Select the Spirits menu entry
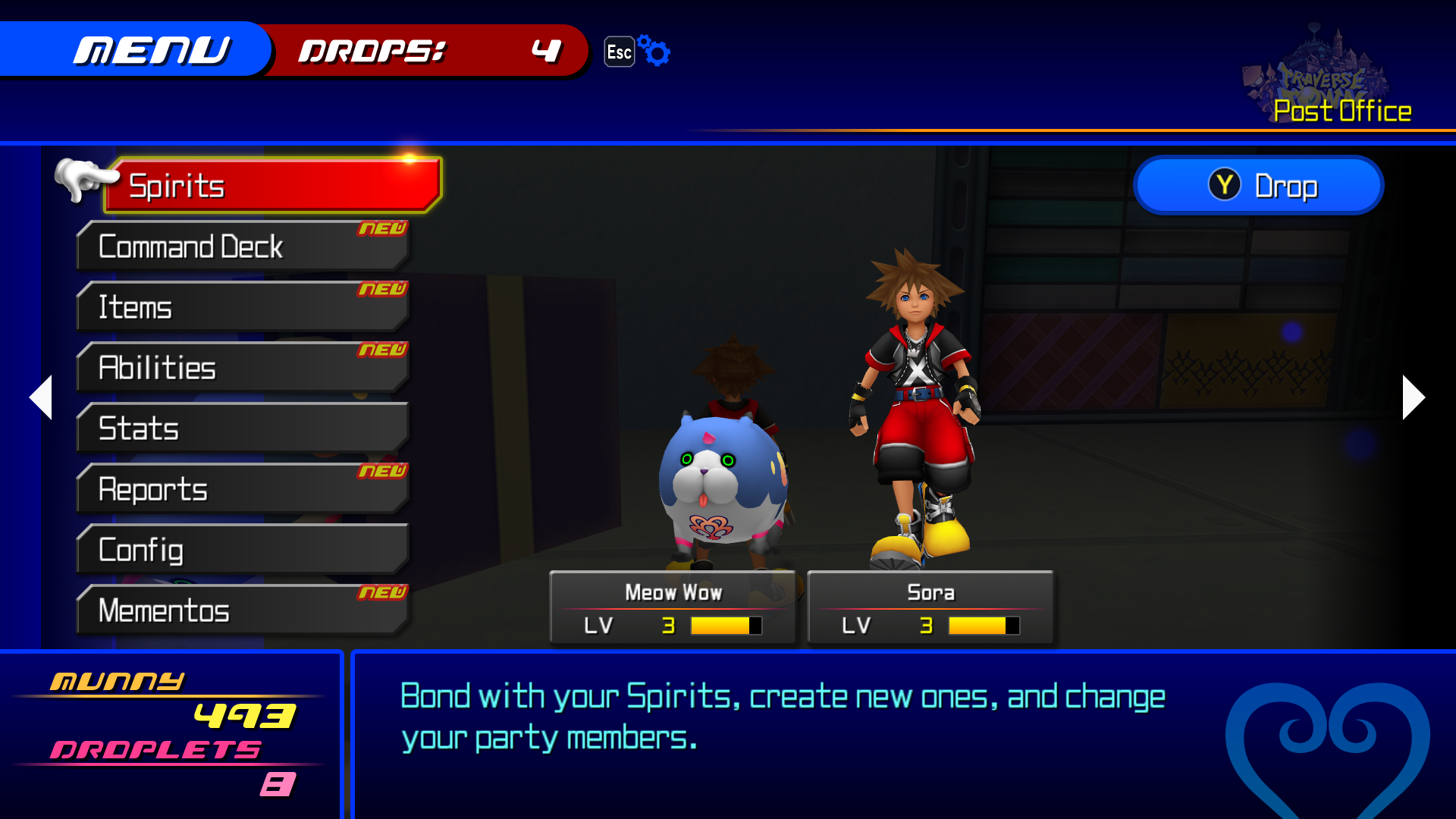 tap(273, 184)
